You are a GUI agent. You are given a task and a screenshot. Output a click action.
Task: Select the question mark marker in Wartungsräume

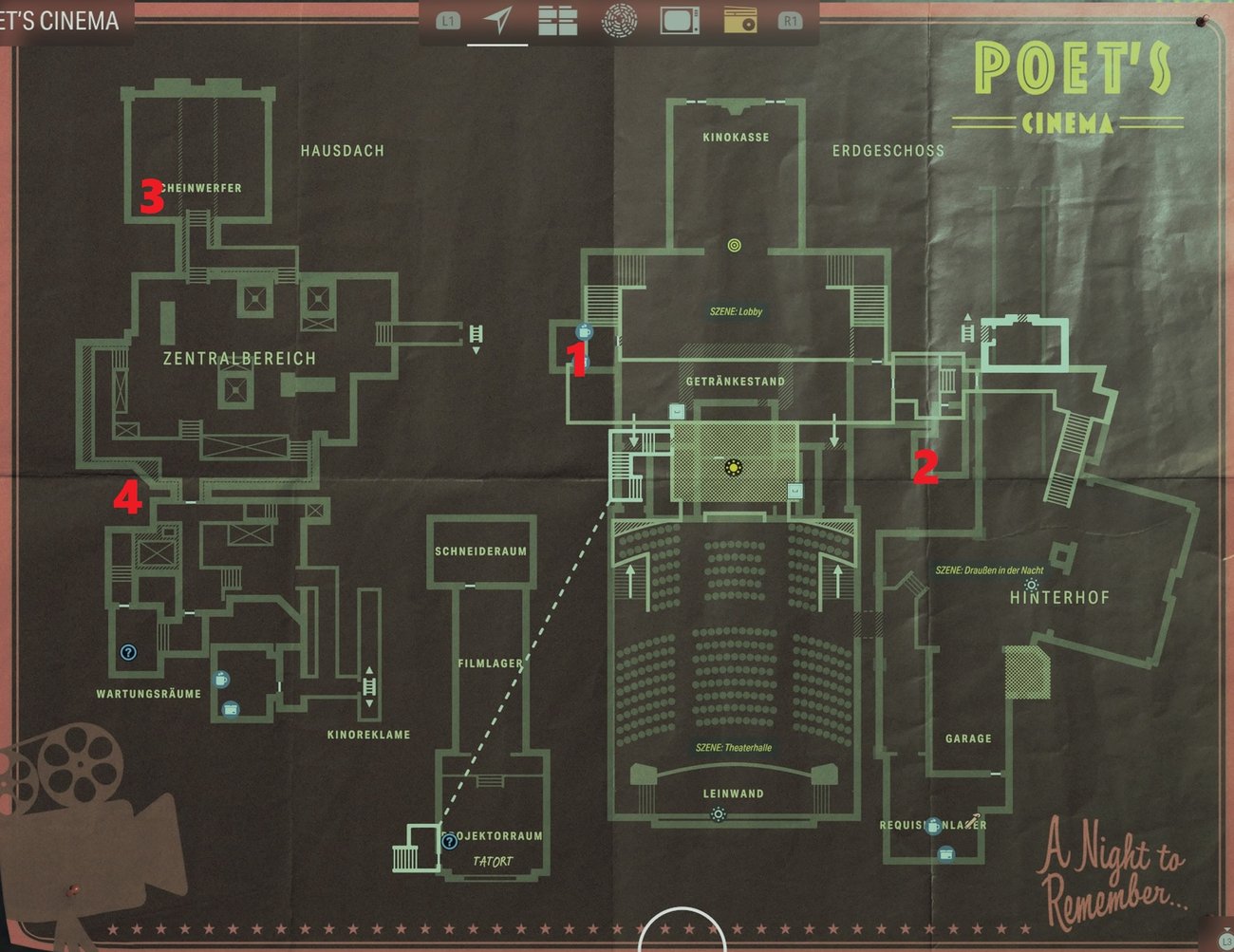coord(129,652)
